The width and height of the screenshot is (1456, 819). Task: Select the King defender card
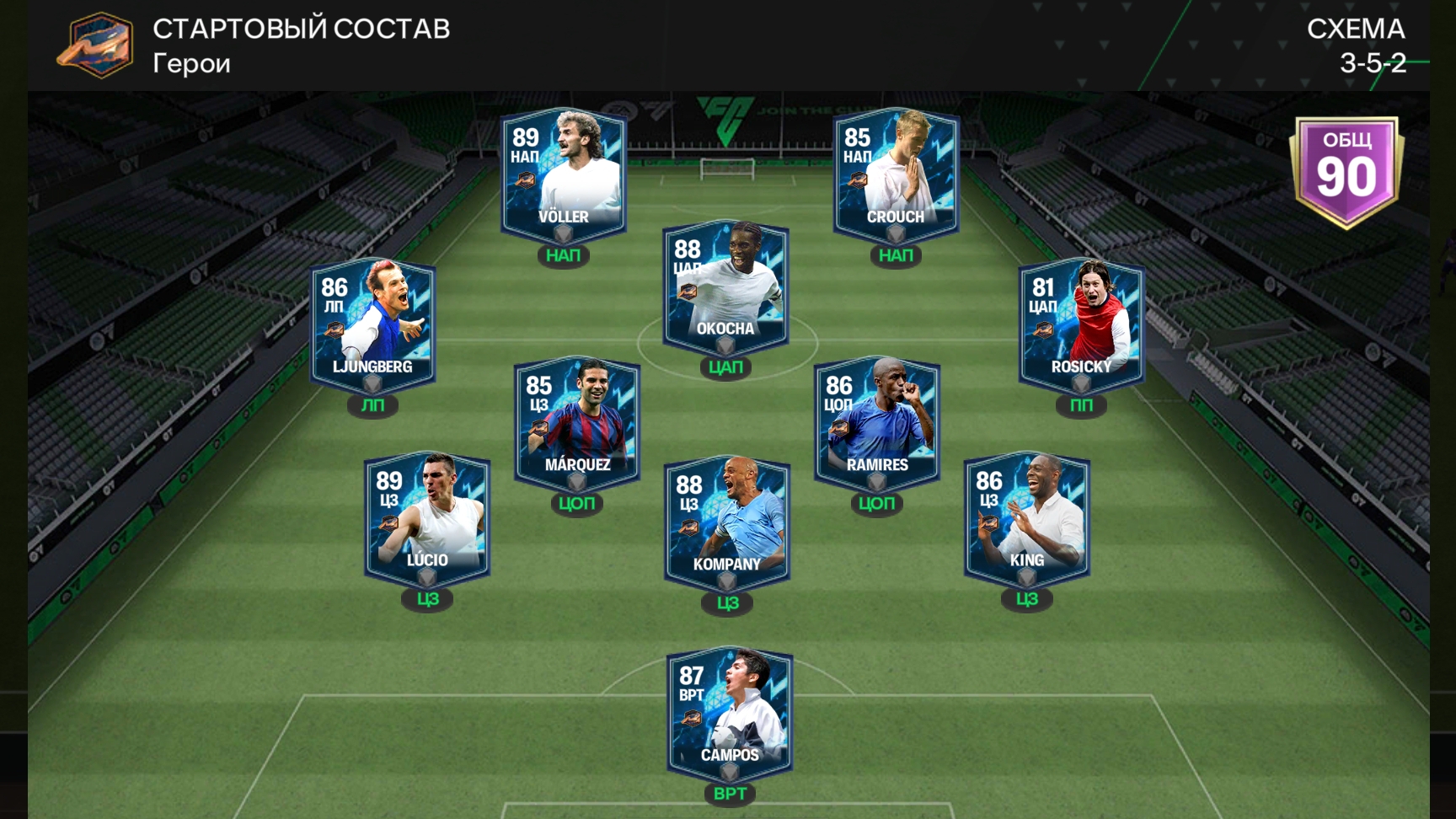click(x=1027, y=520)
